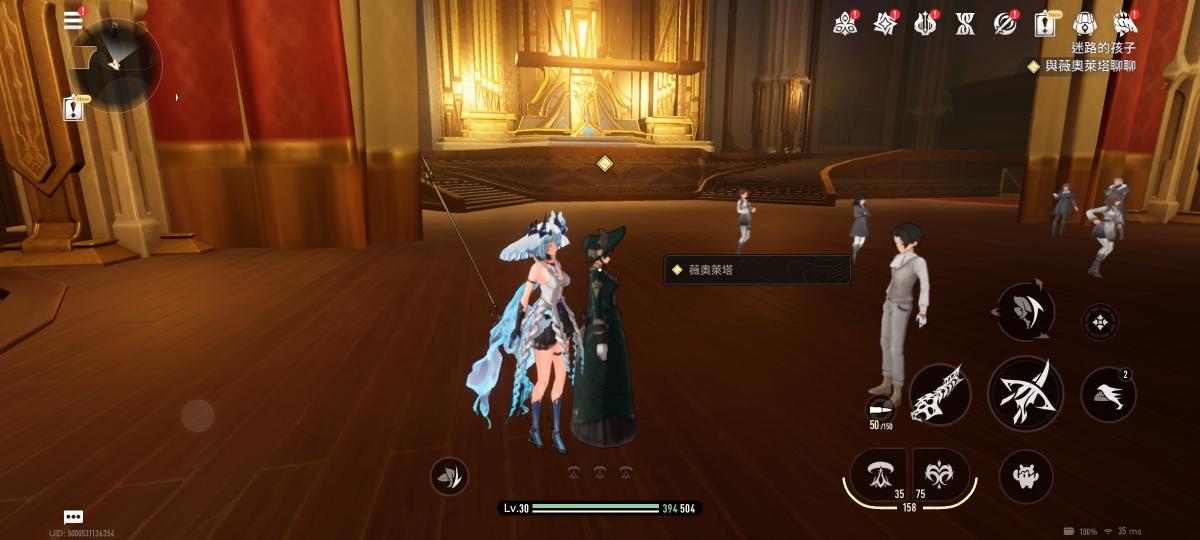Image resolution: width=1200 pixels, height=540 pixels.
Task: Open the circular minimap
Action: [x=115, y=64]
